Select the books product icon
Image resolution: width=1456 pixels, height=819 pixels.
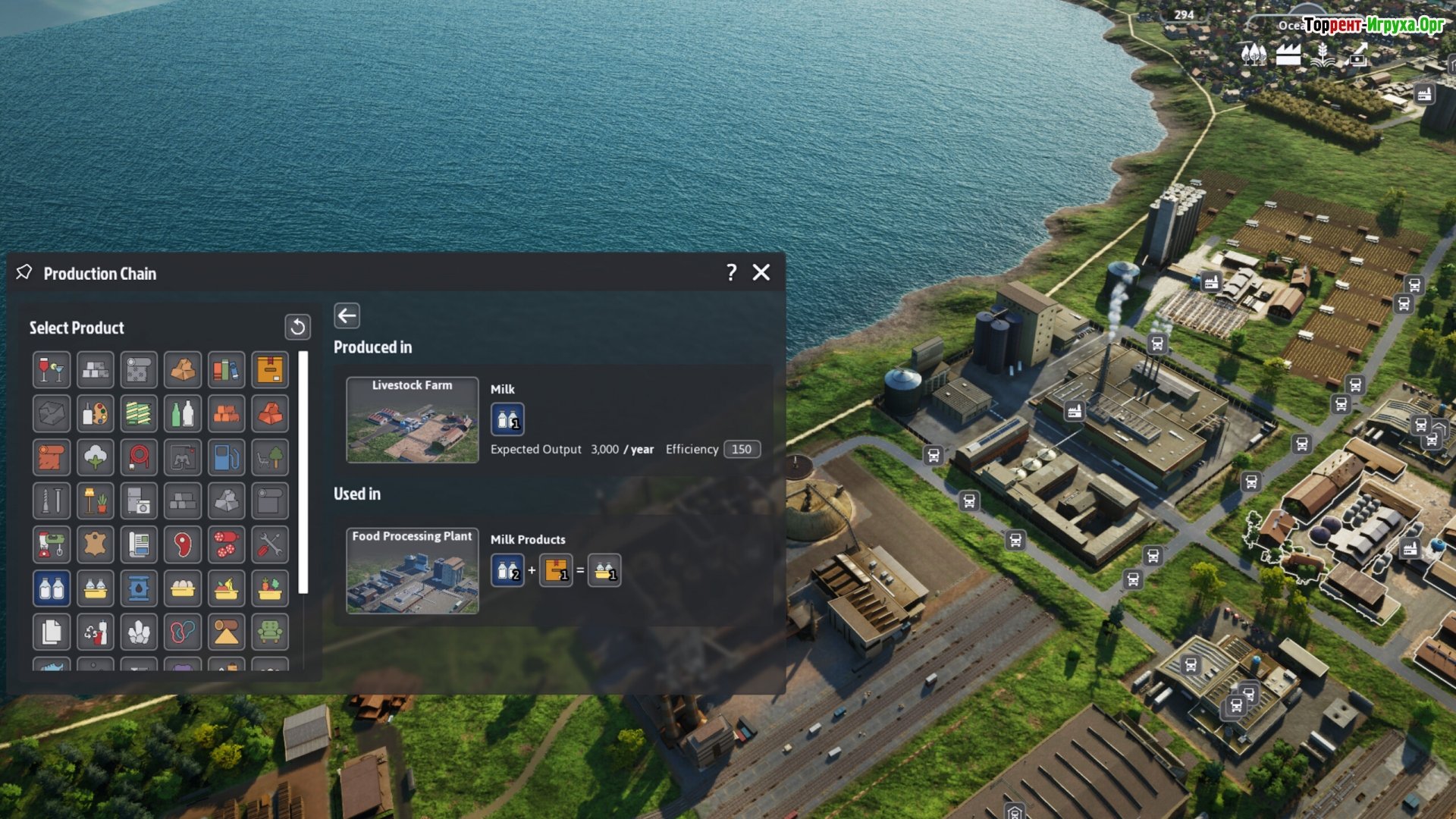[x=226, y=370]
